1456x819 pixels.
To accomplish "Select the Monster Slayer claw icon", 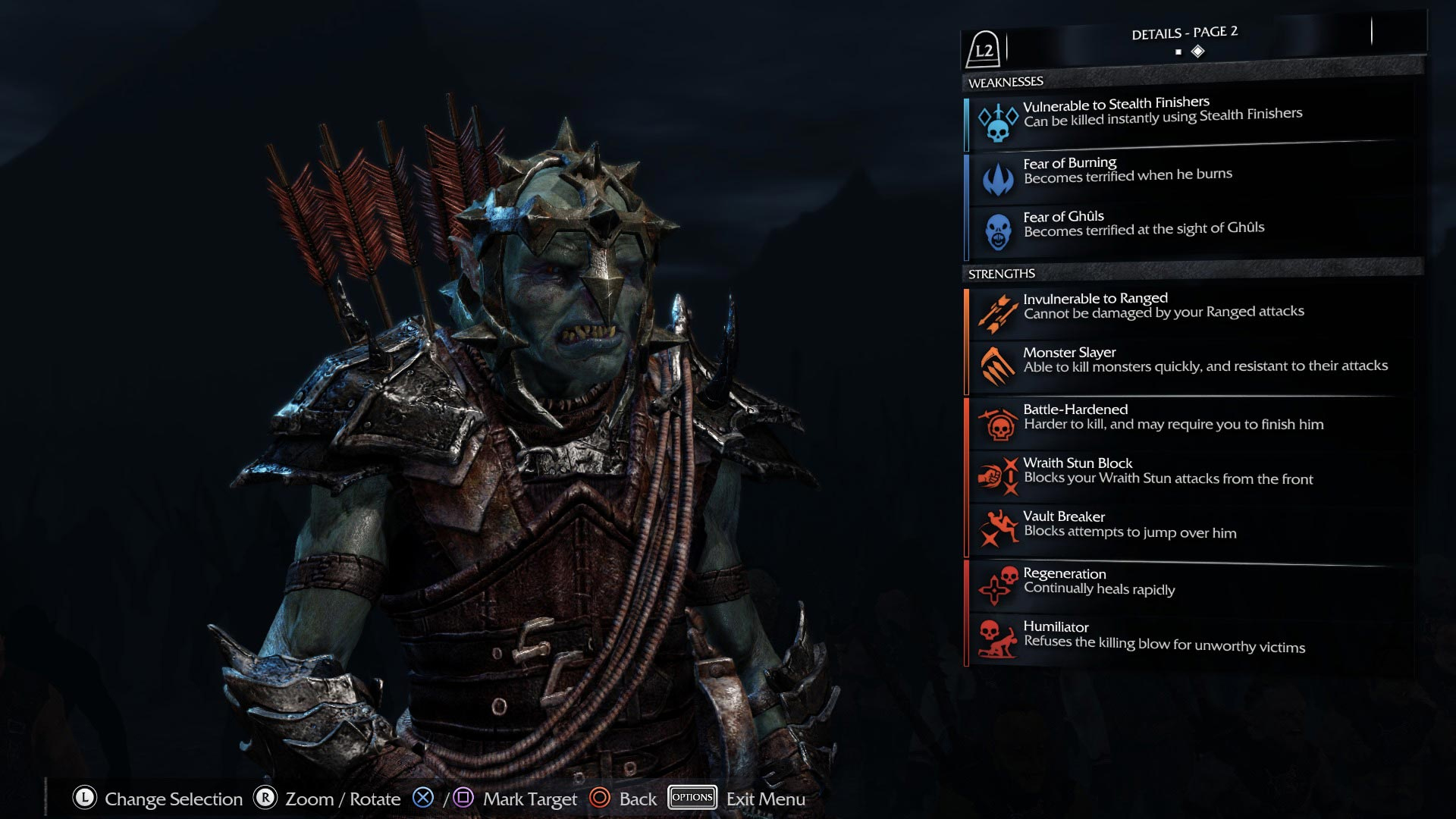I will point(999,364).
